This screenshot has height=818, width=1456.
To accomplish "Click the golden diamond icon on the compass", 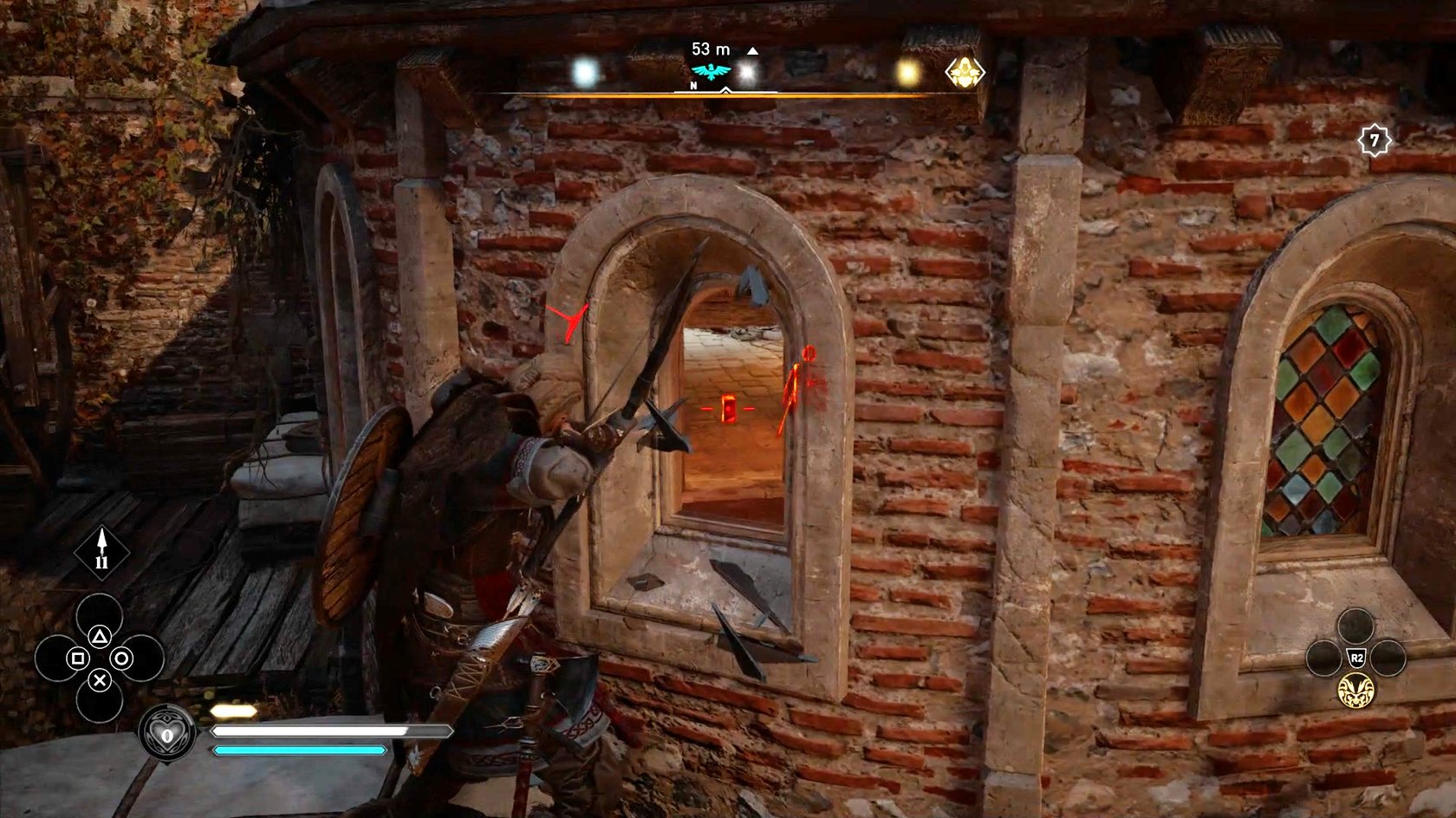I will click(964, 74).
